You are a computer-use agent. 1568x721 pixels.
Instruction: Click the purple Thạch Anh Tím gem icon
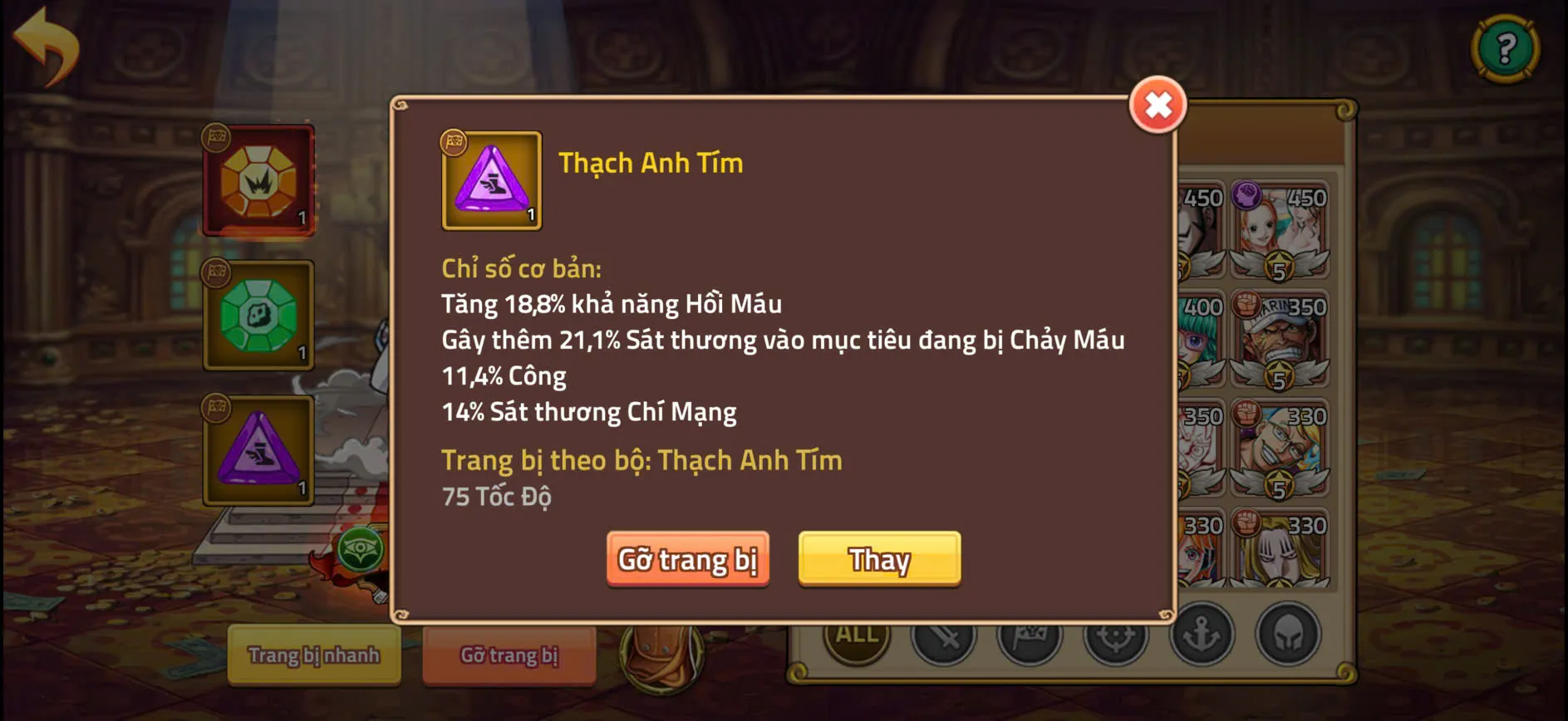pyautogui.click(x=489, y=181)
